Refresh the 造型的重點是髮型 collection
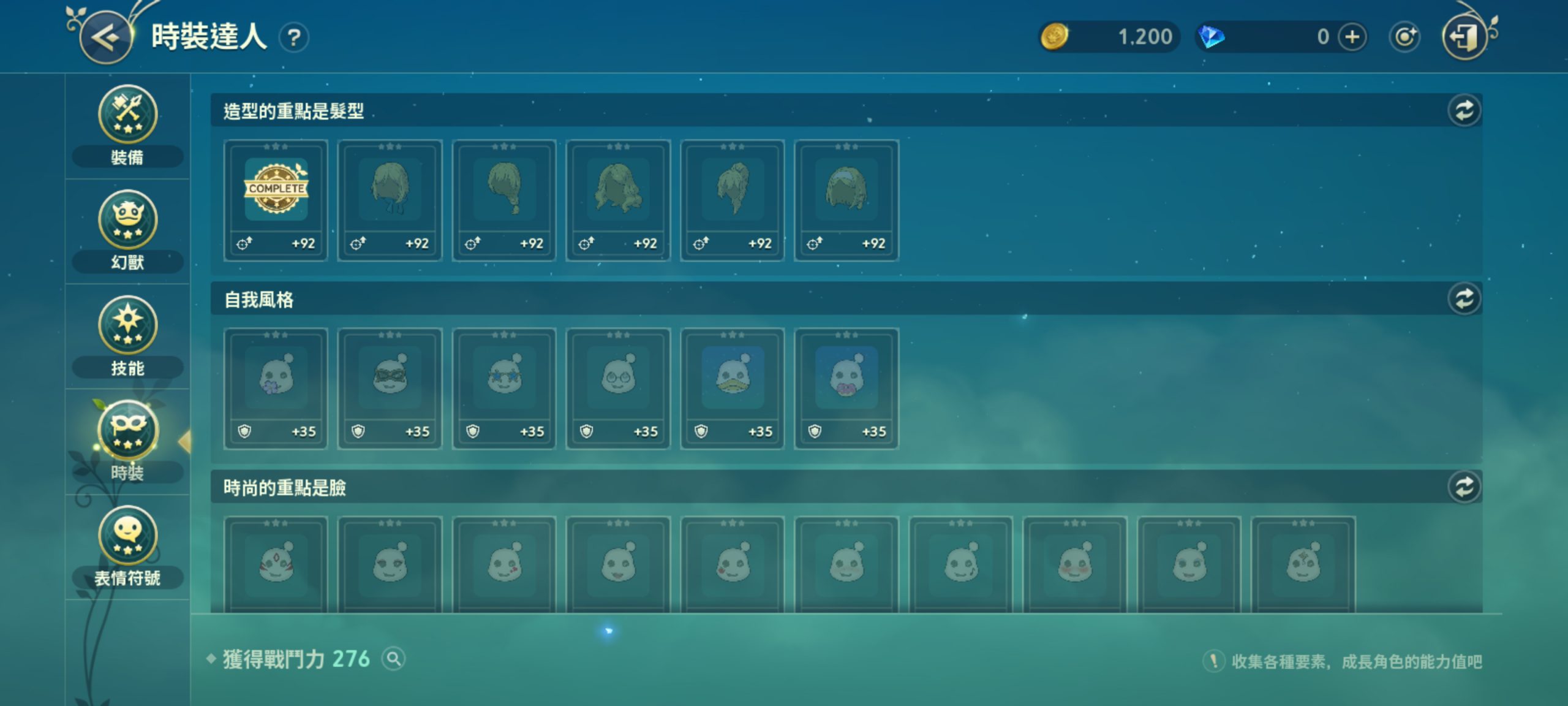1568x706 pixels. click(x=1464, y=111)
